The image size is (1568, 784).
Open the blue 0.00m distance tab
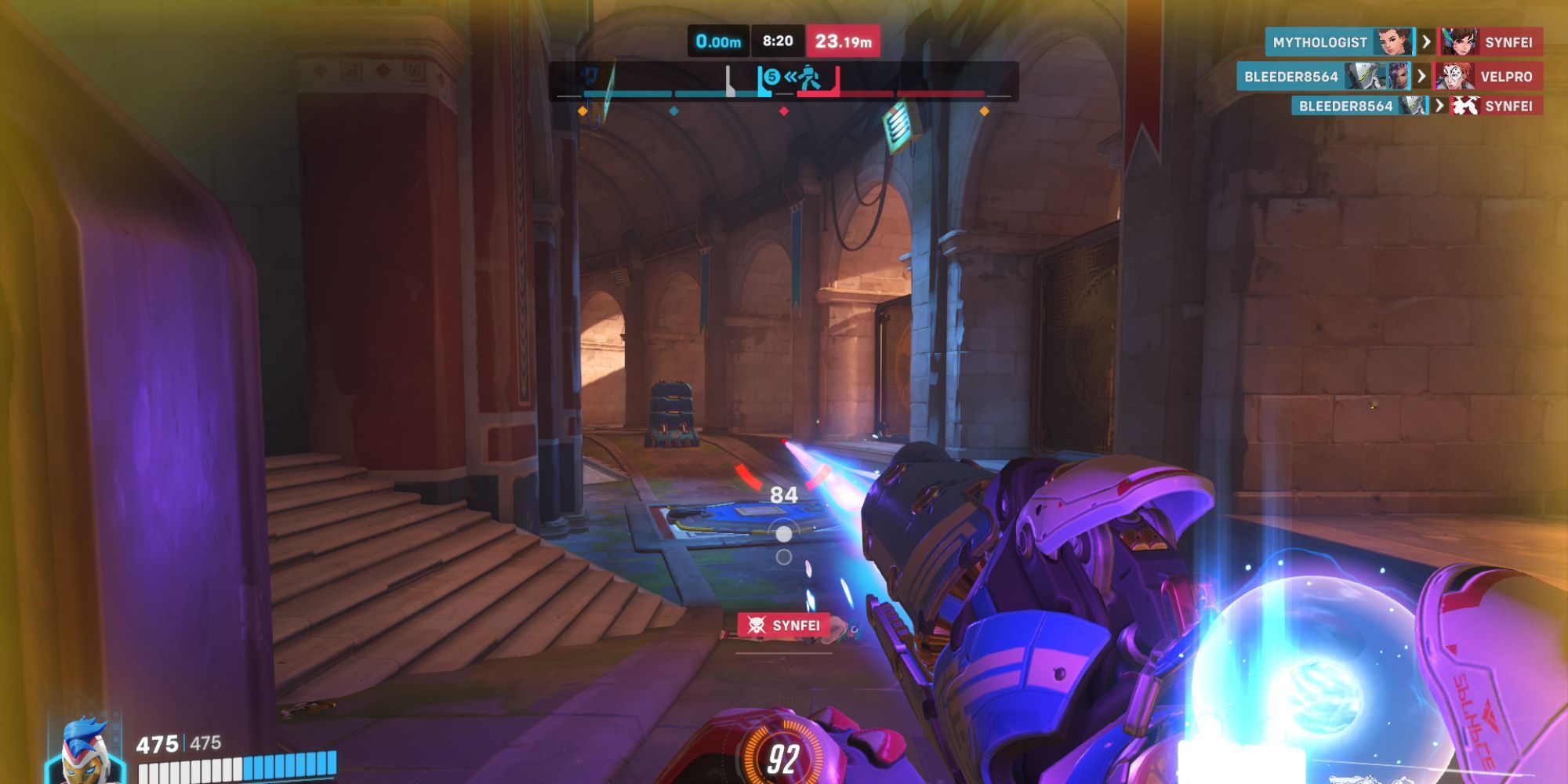718,42
